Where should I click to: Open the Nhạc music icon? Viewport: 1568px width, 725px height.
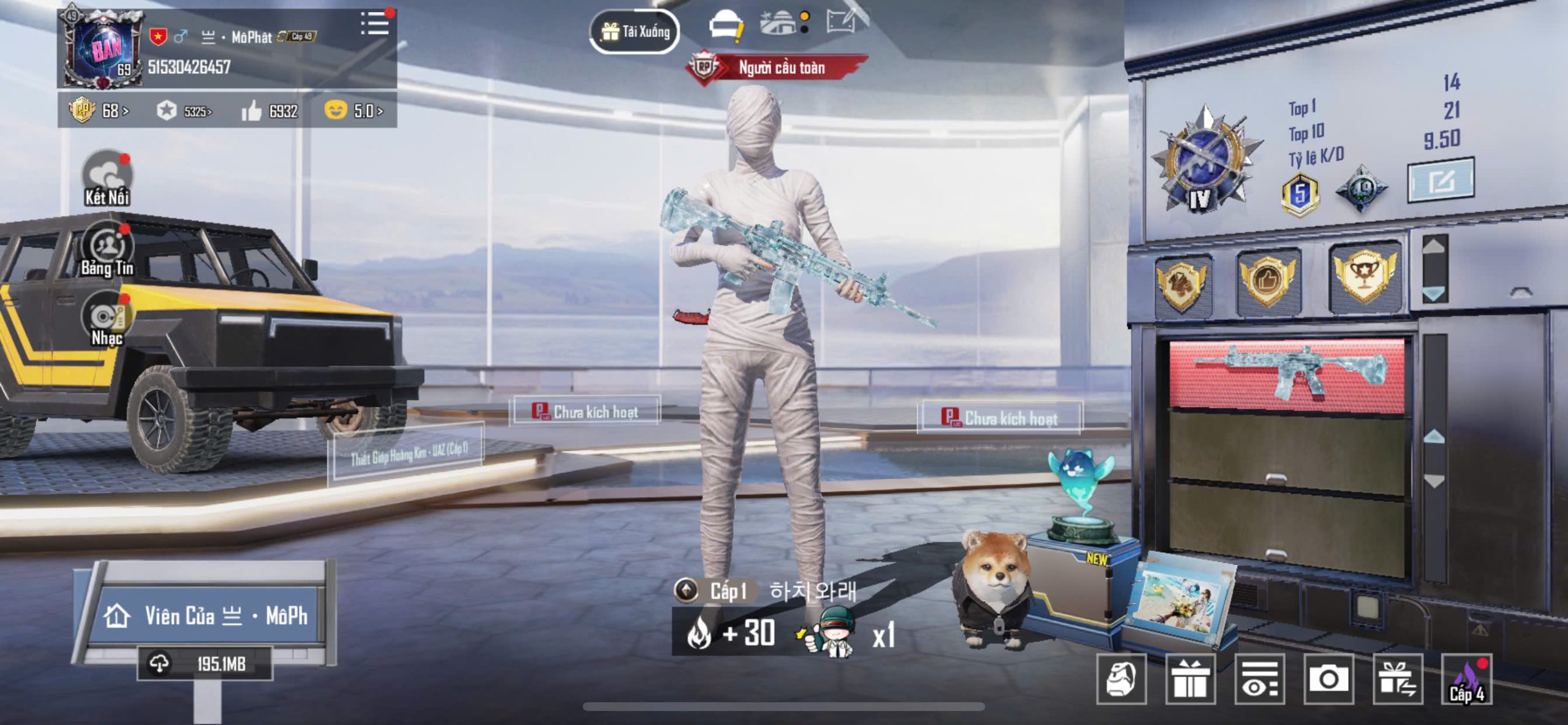107,320
